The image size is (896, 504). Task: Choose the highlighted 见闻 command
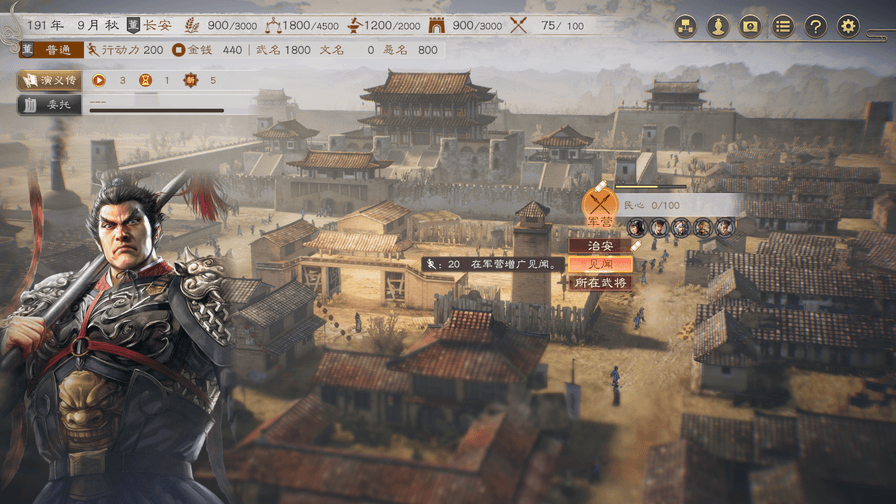coord(600,264)
